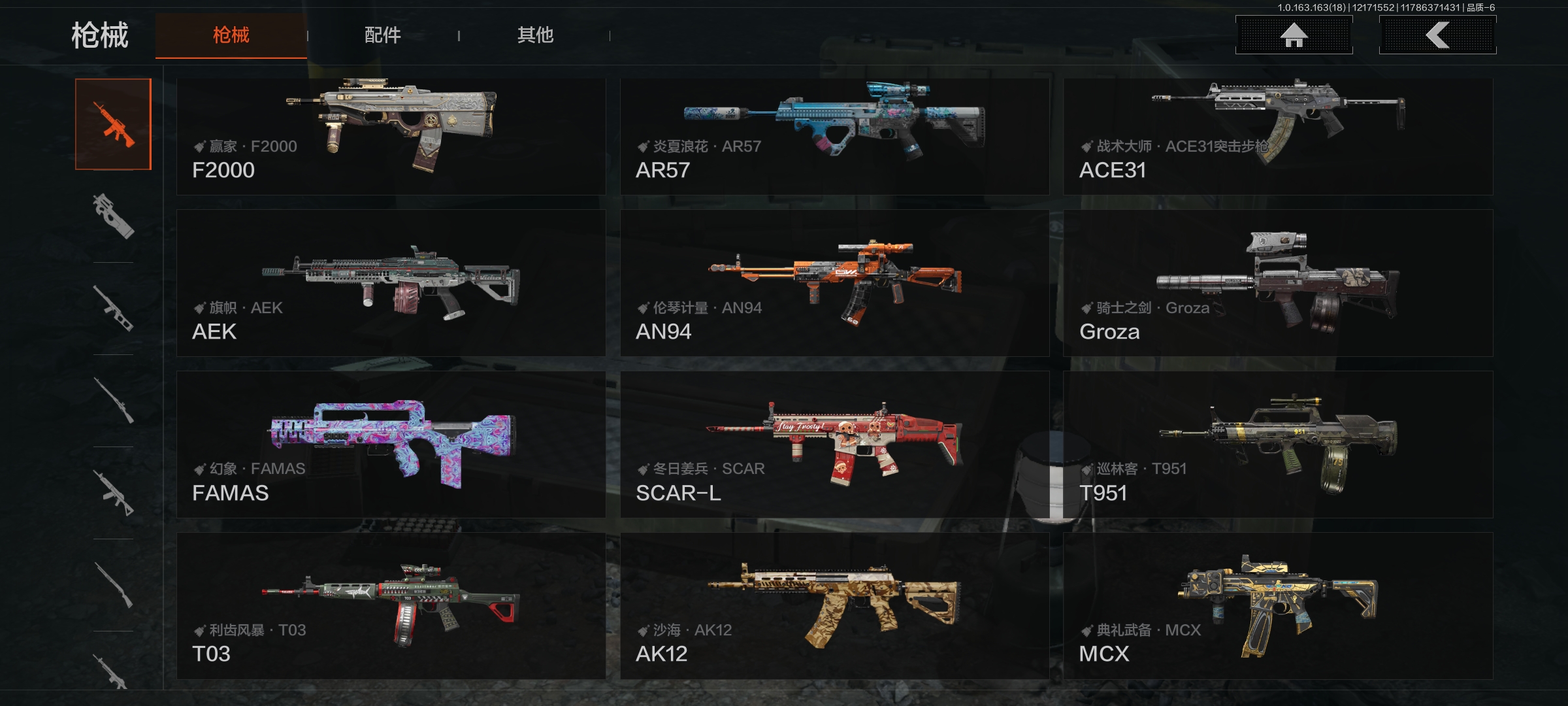Select the orange AN94 rifle

(834, 283)
